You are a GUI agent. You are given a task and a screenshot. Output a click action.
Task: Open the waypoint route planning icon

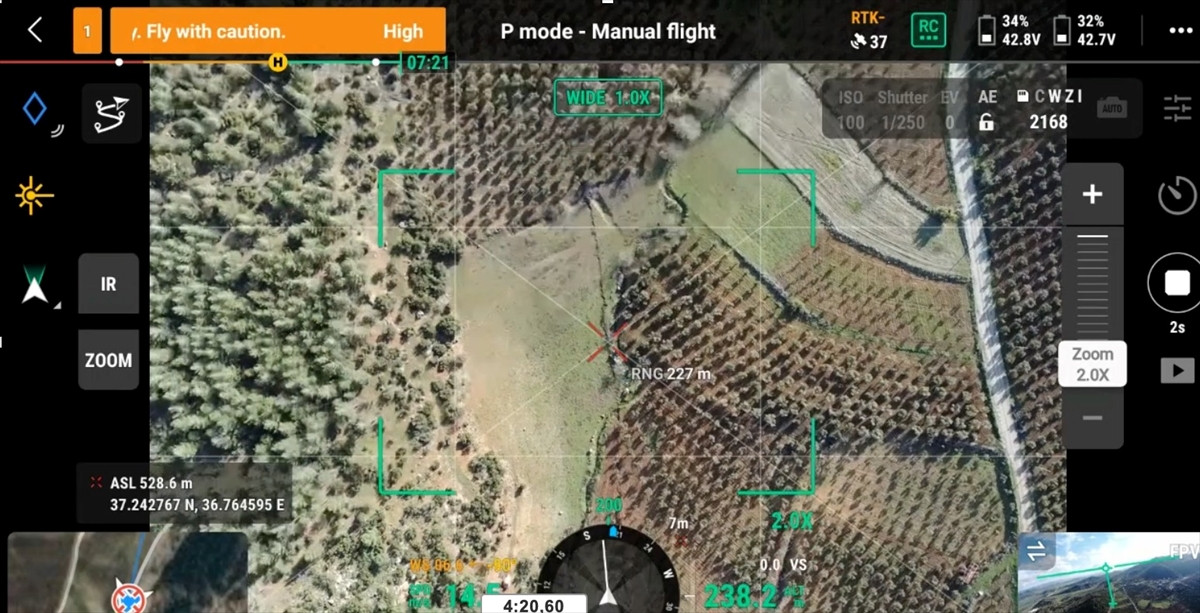click(111, 113)
